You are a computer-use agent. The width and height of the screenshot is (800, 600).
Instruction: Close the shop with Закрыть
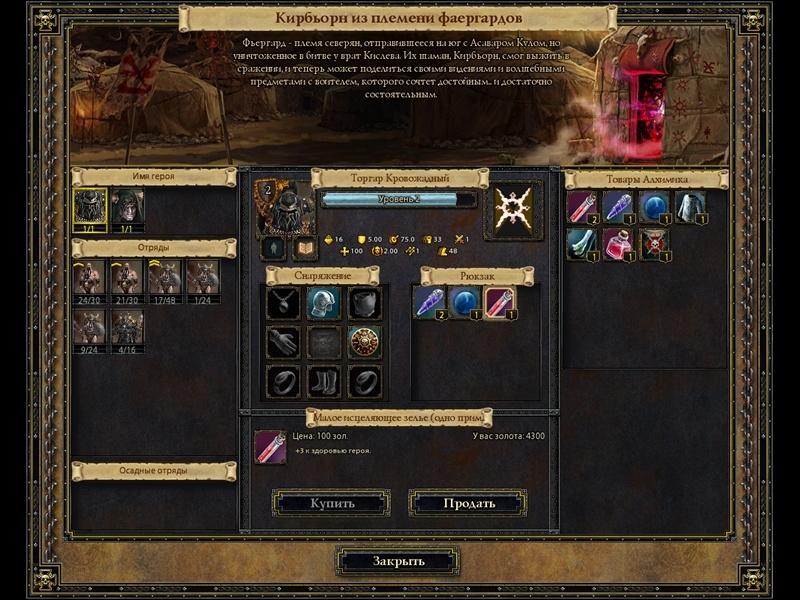(399, 561)
